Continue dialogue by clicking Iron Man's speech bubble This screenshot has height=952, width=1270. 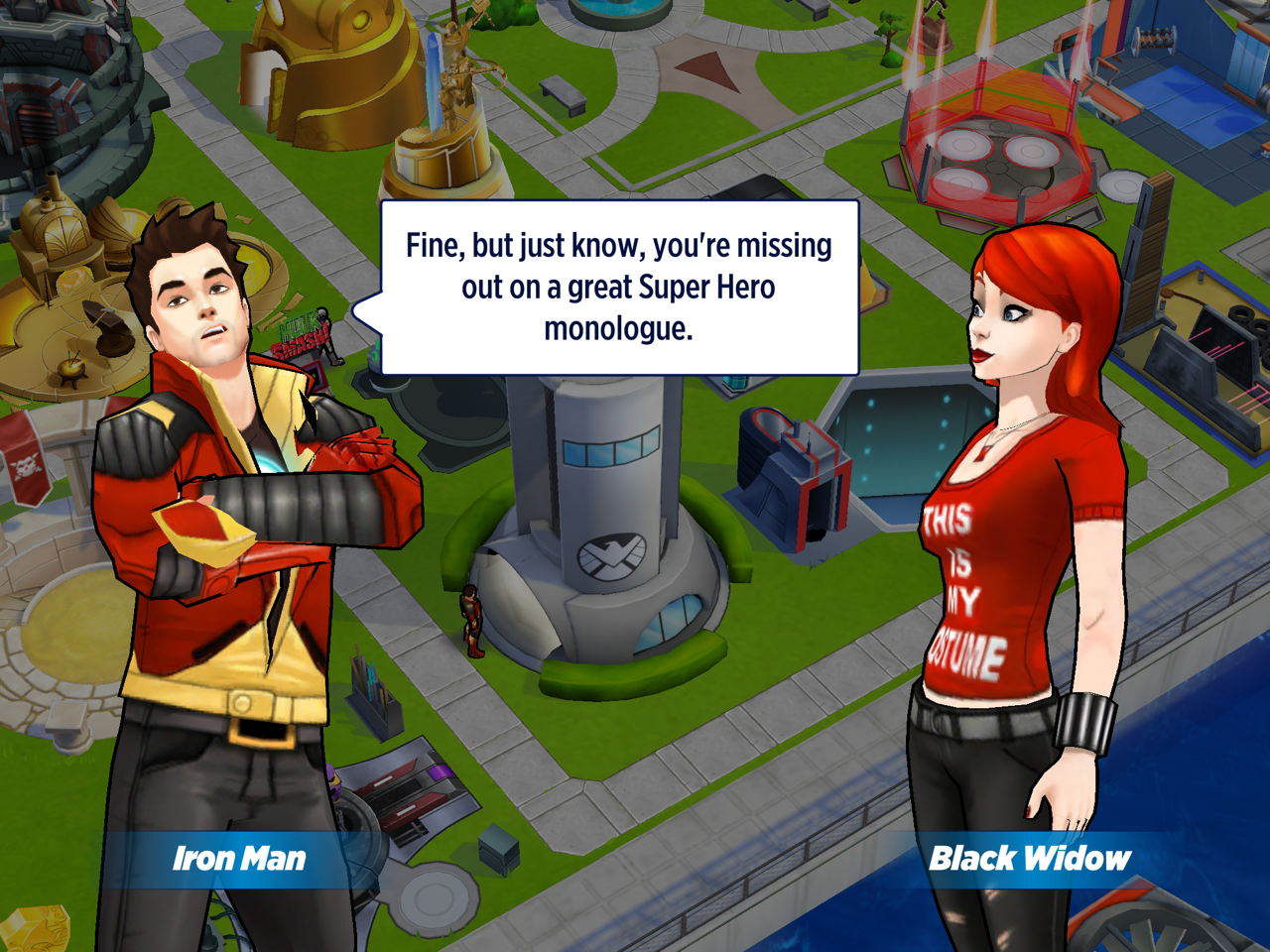tap(619, 288)
